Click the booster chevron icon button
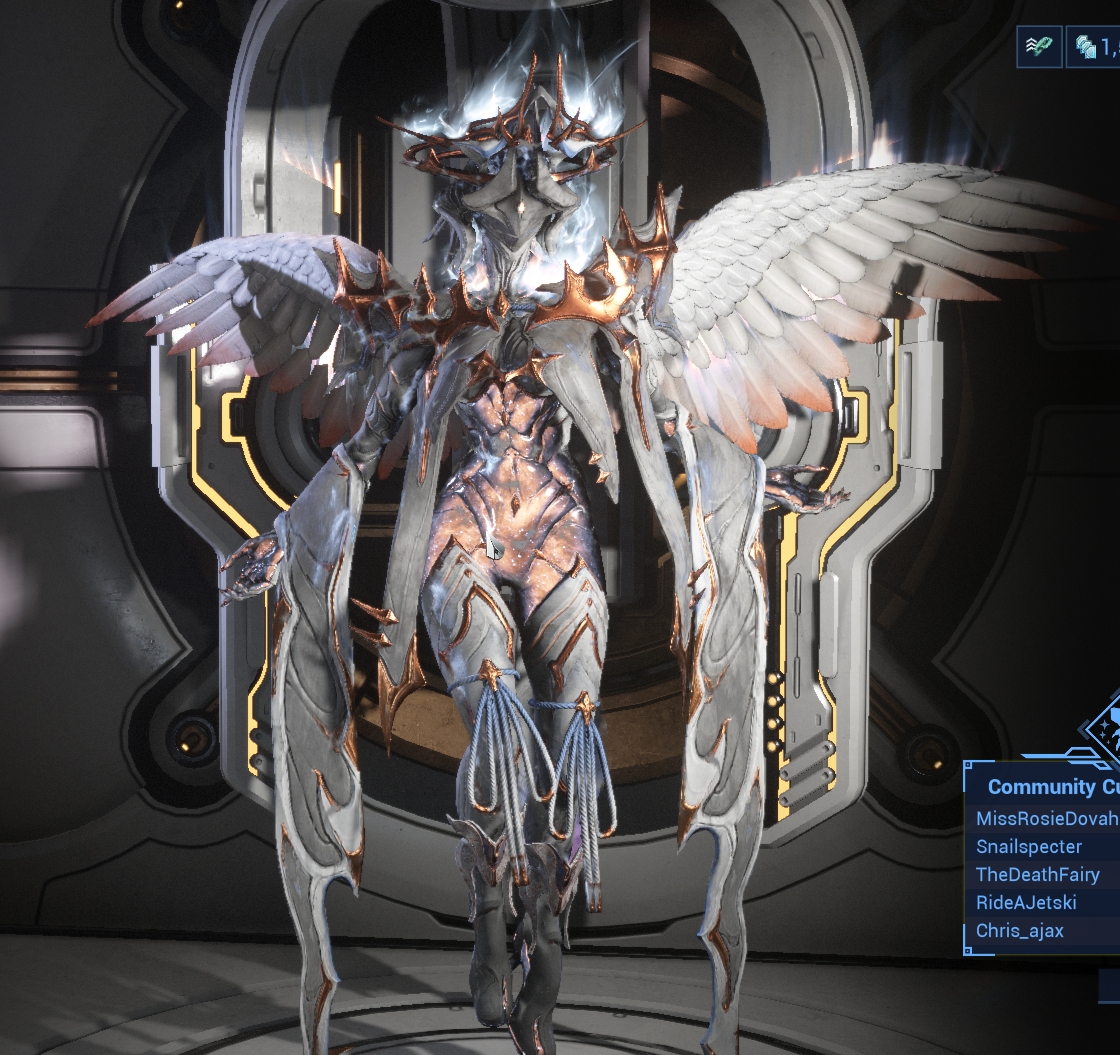 click(1039, 46)
